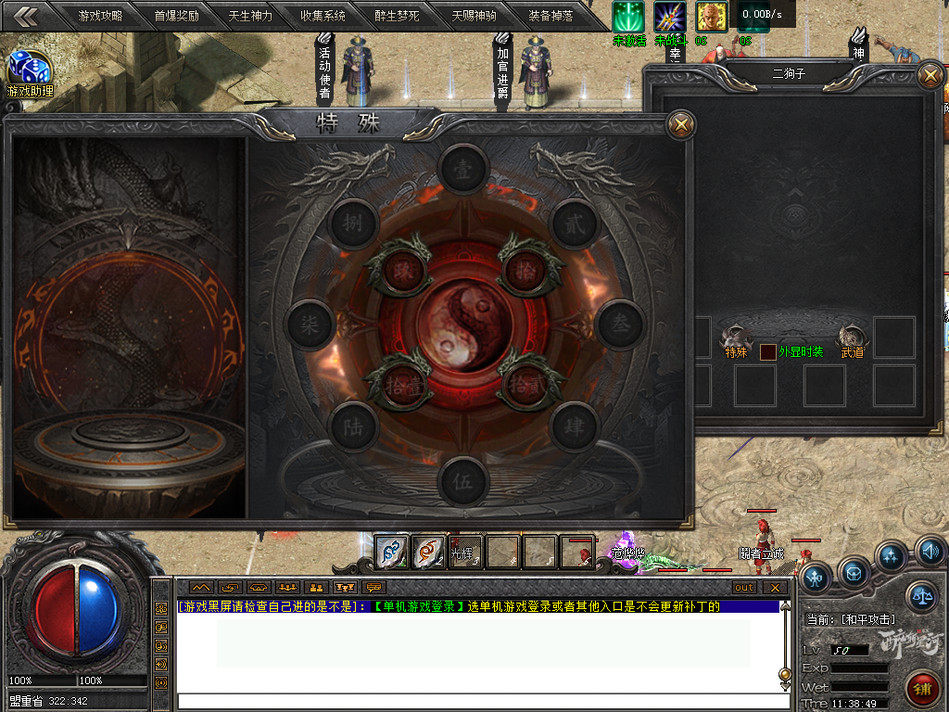
Task: Choose the 醉生梦死 menu entry
Action: pos(397,16)
